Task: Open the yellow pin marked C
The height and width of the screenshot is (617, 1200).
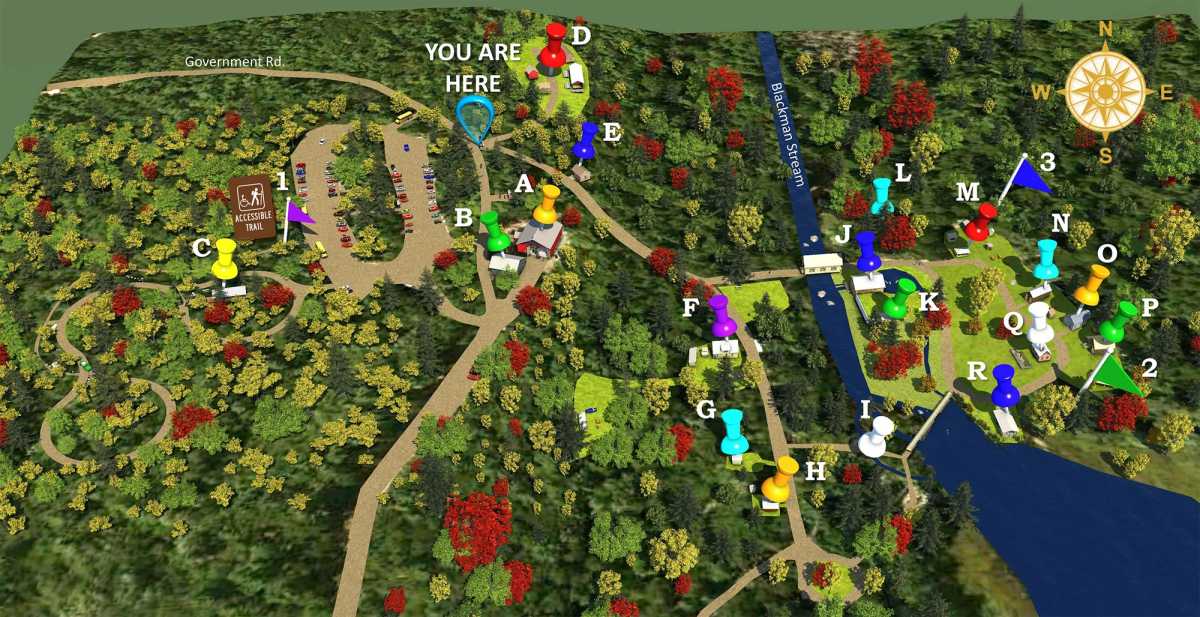Action: point(225,259)
